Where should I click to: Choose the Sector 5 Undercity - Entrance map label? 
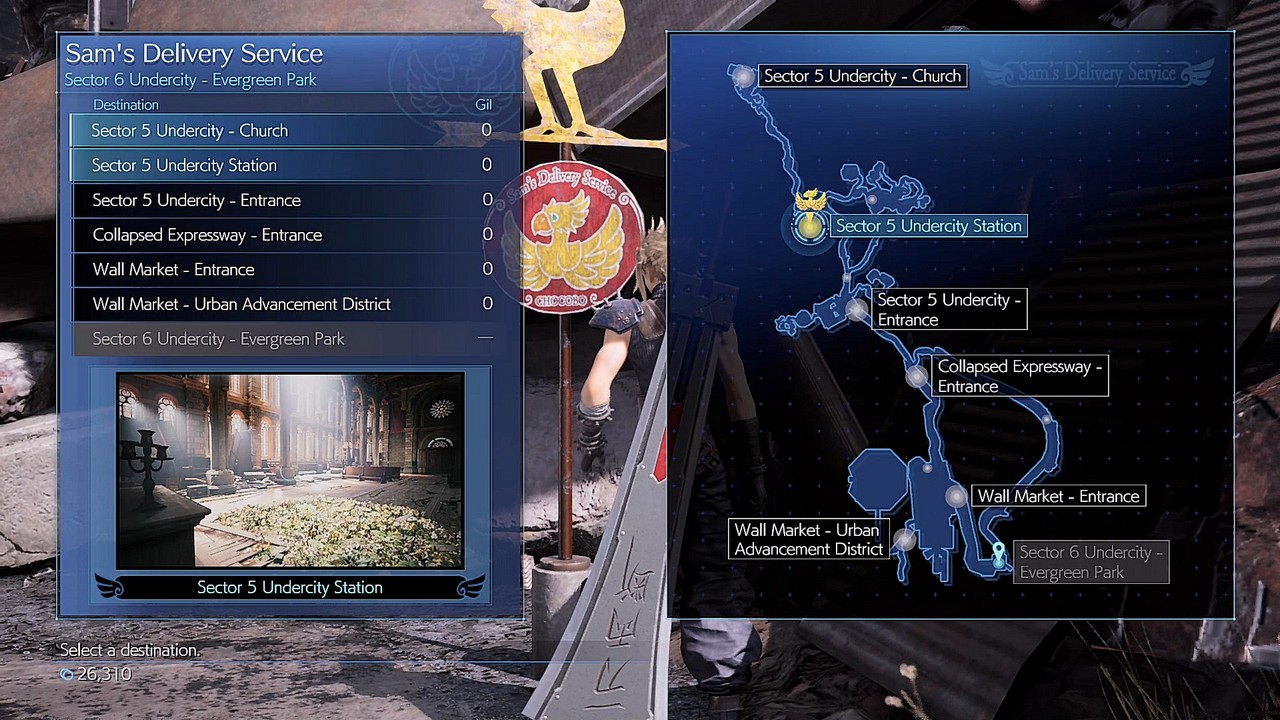click(x=948, y=310)
